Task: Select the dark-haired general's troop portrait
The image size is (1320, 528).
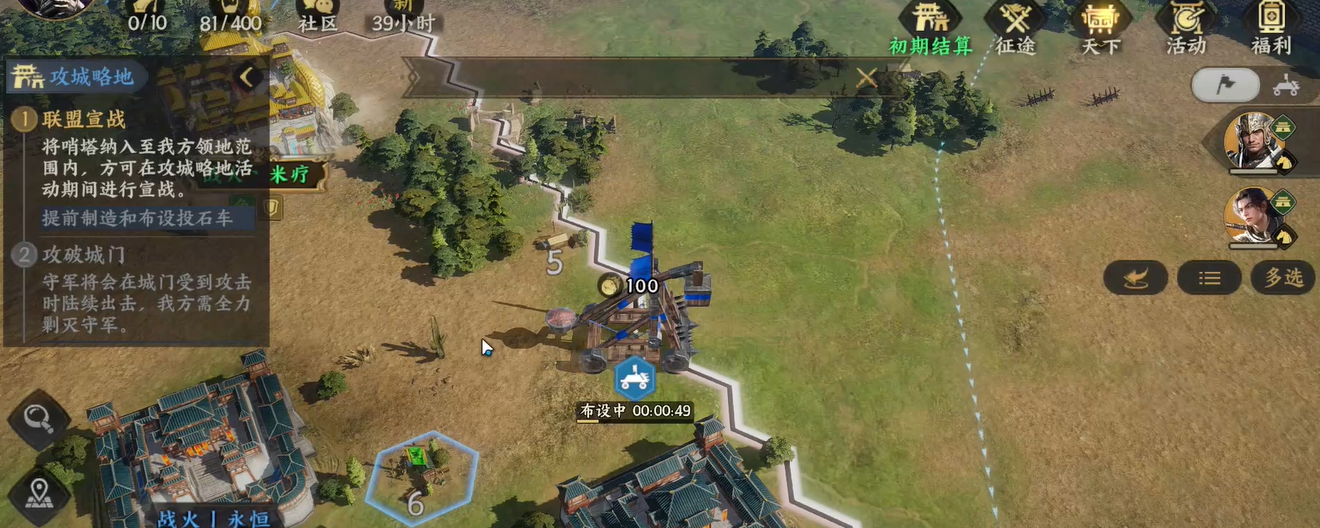Action: [x=1256, y=217]
